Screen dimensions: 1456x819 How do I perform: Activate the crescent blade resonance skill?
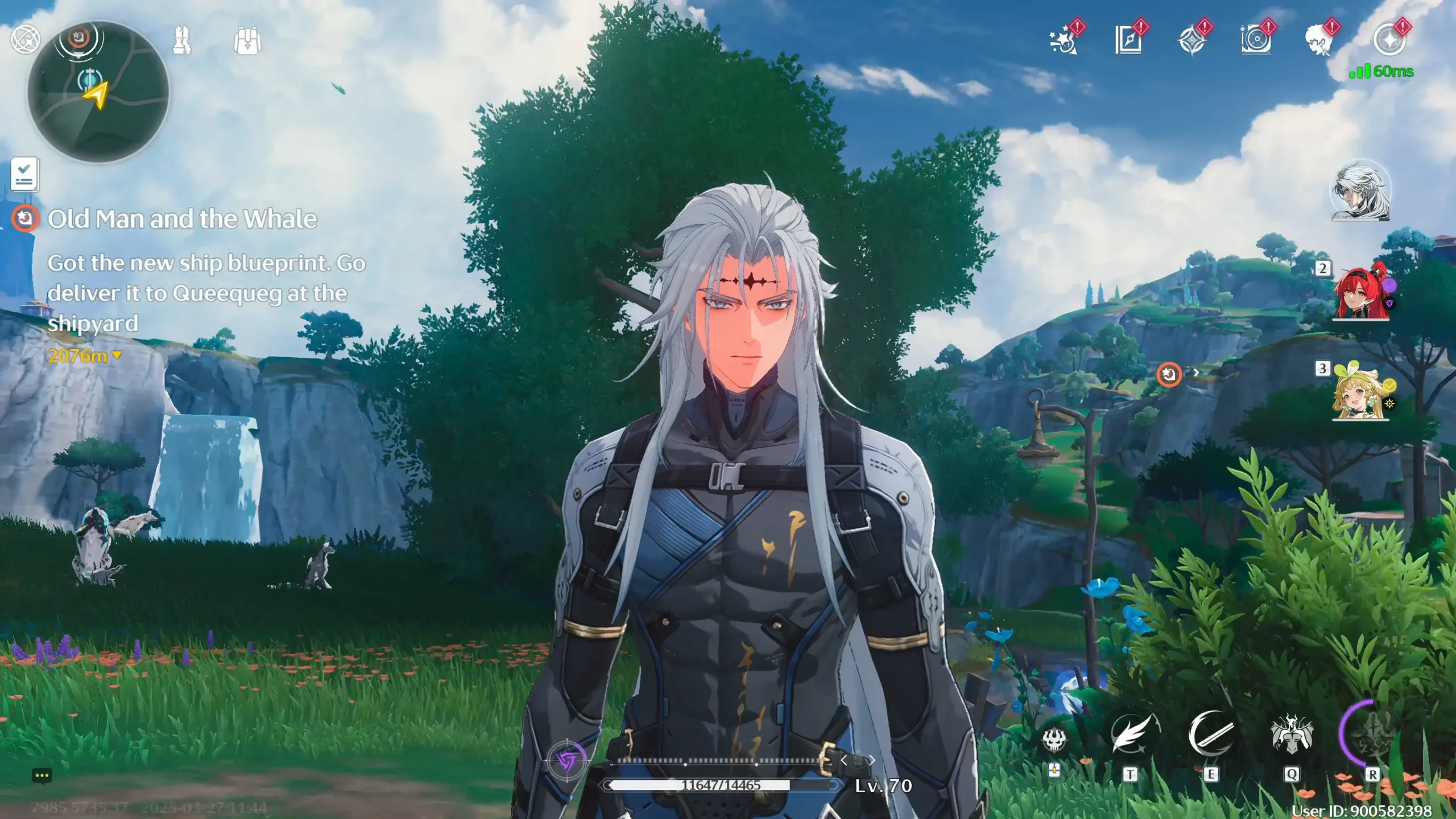coord(1211,735)
